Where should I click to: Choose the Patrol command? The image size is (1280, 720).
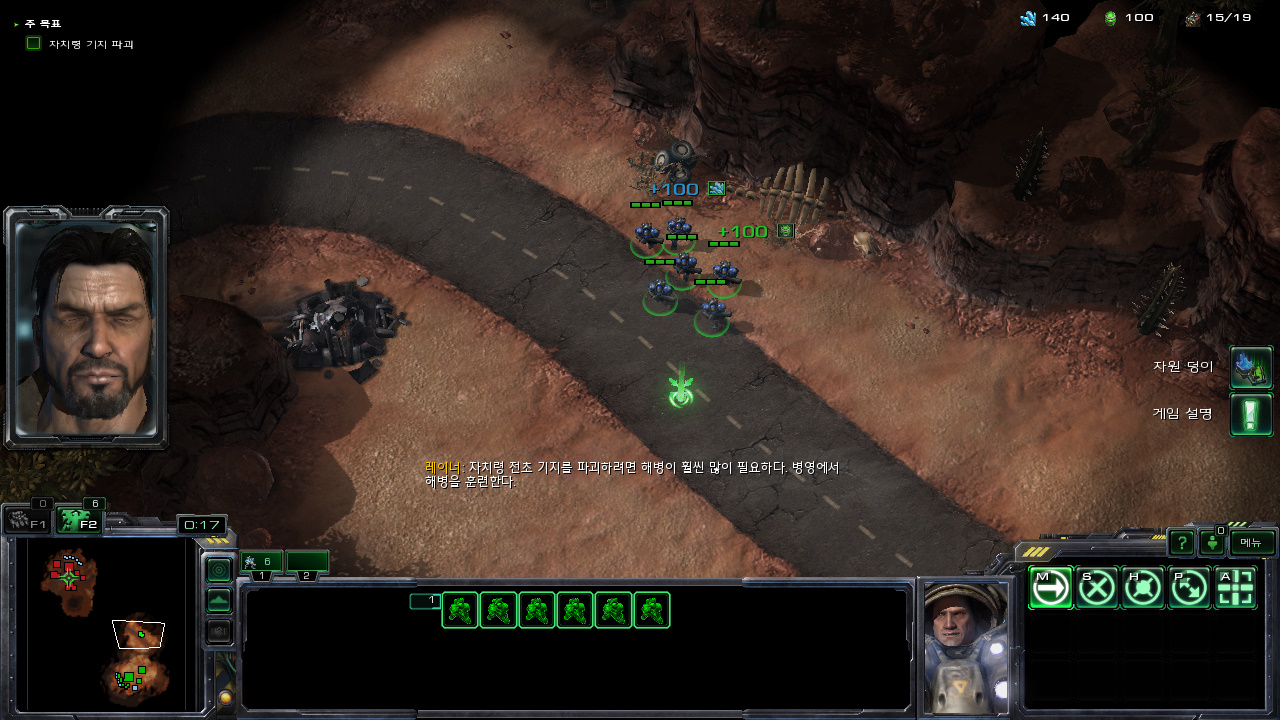point(1189,588)
